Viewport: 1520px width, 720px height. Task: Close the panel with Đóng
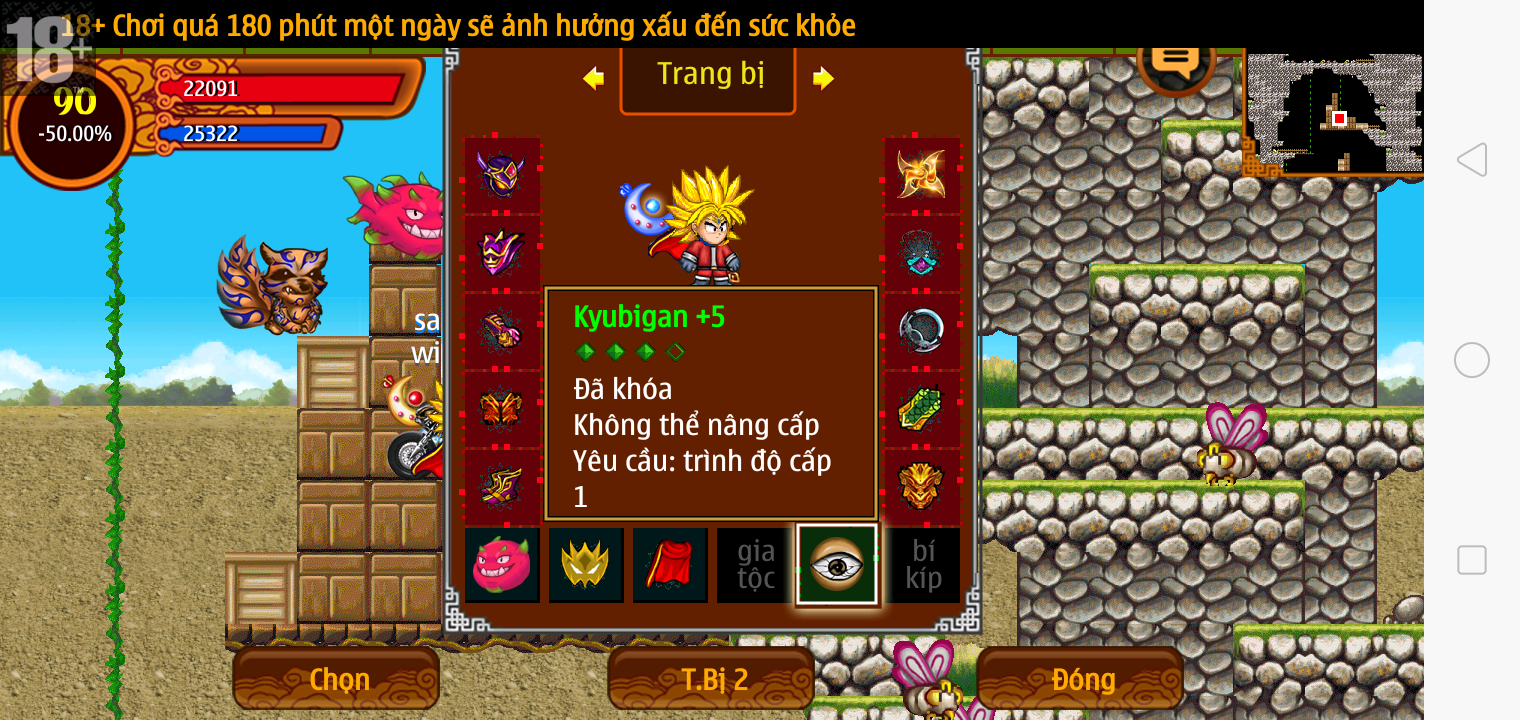(1082, 679)
